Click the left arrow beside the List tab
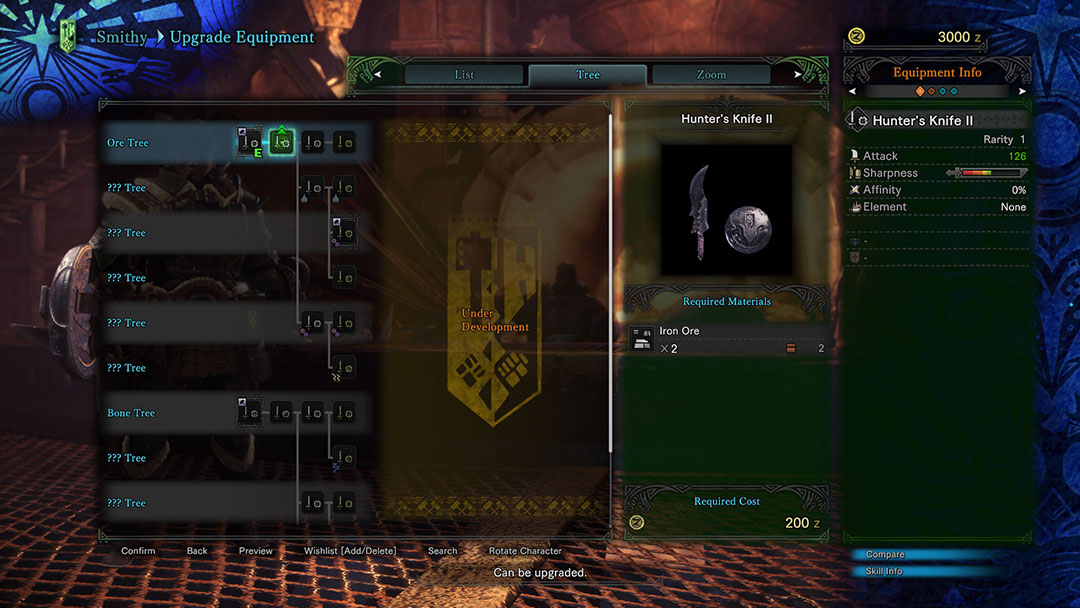Screen dimensions: 1080x608 pos(377,75)
